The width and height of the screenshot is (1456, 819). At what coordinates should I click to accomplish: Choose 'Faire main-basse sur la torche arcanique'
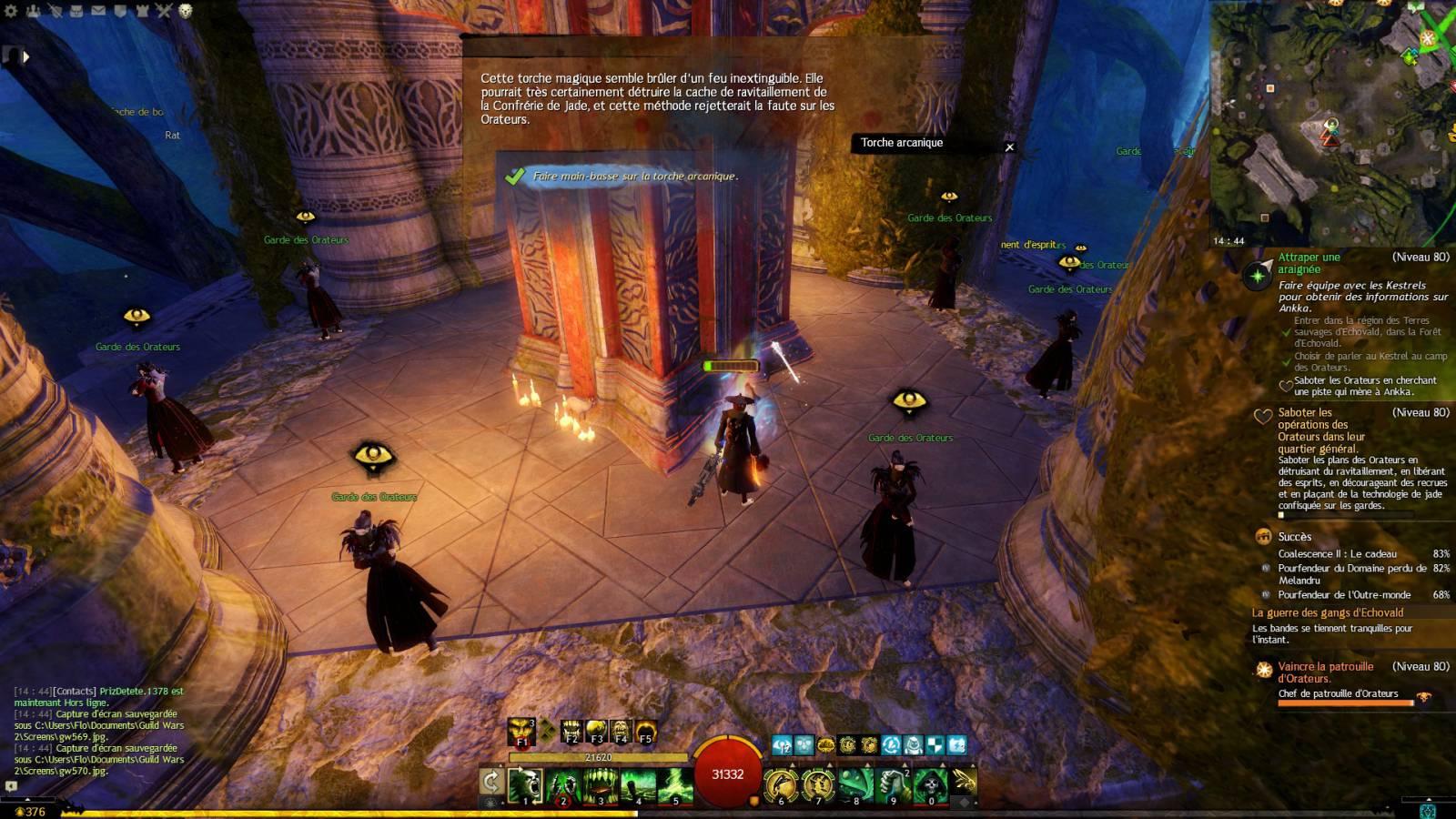[x=634, y=177]
